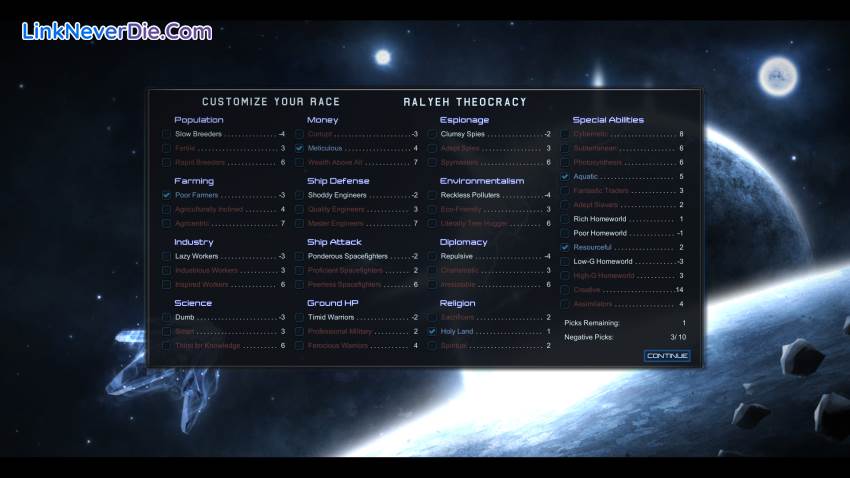This screenshot has height=478, width=850.
Task: Deselect the Aquatic special ability
Action: (565, 176)
